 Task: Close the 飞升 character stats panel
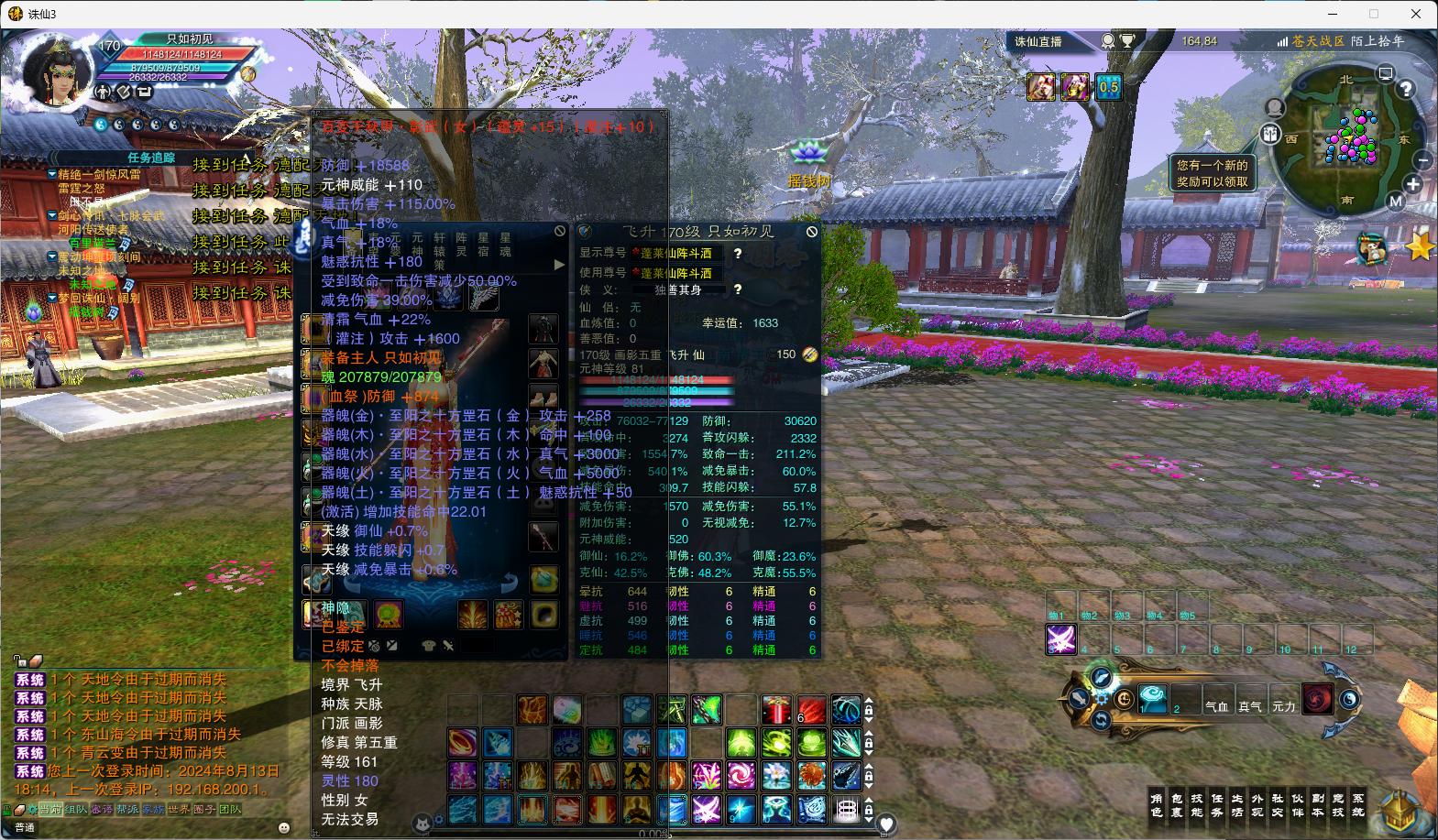pyautogui.click(x=811, y=232)
